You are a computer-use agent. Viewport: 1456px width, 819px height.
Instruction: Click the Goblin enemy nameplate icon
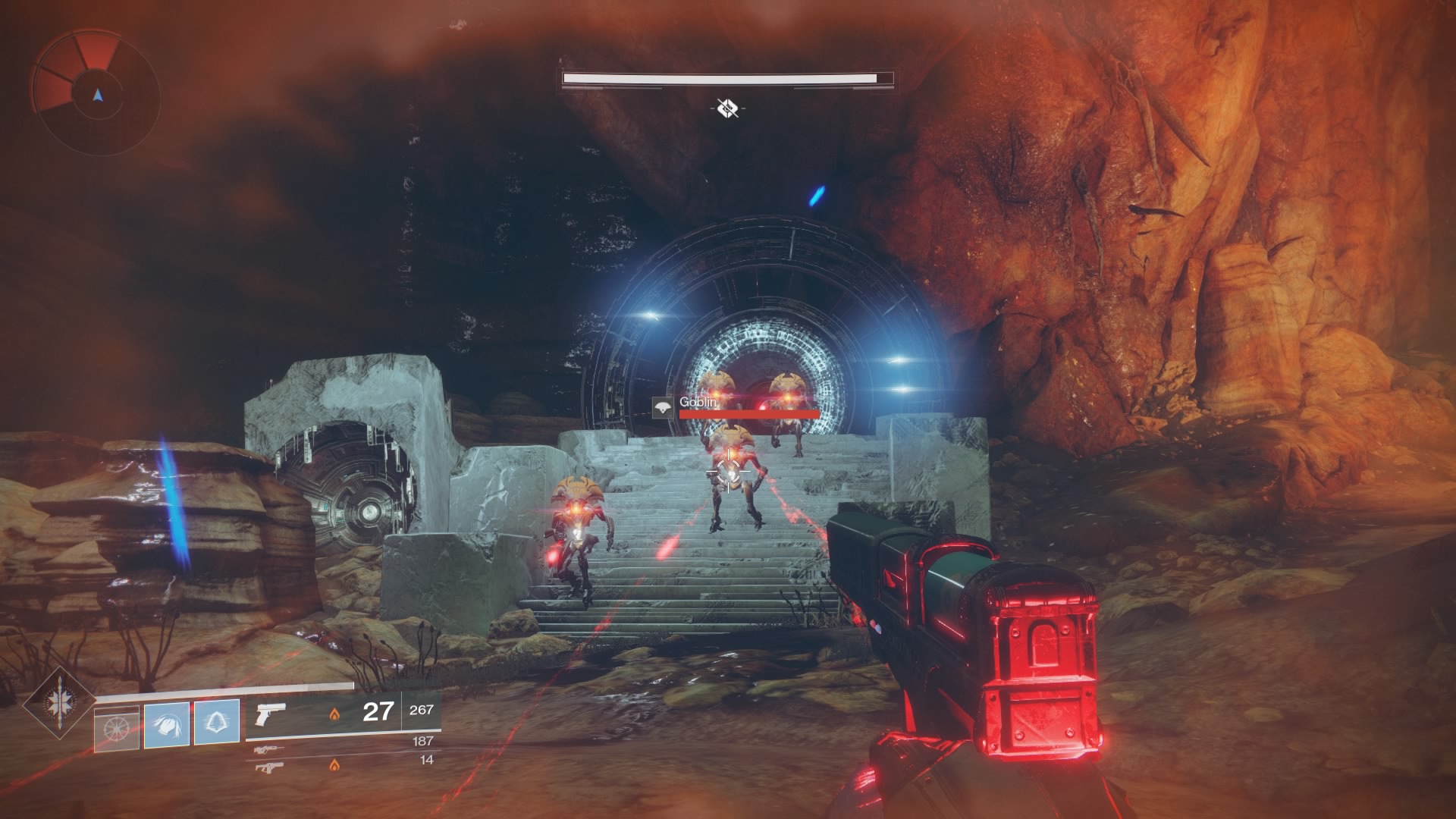(663, 408)
